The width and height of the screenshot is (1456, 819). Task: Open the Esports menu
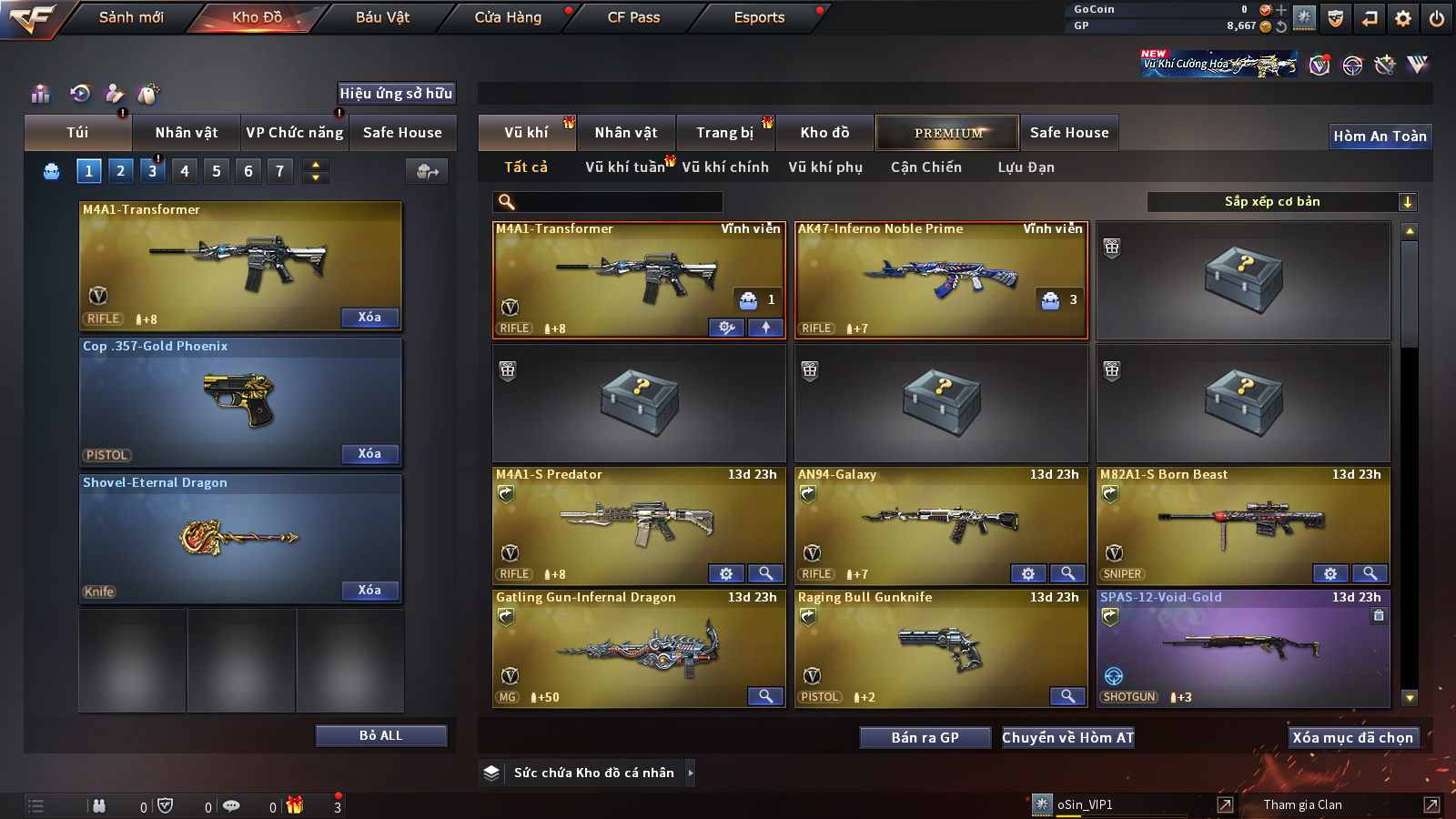759,17
